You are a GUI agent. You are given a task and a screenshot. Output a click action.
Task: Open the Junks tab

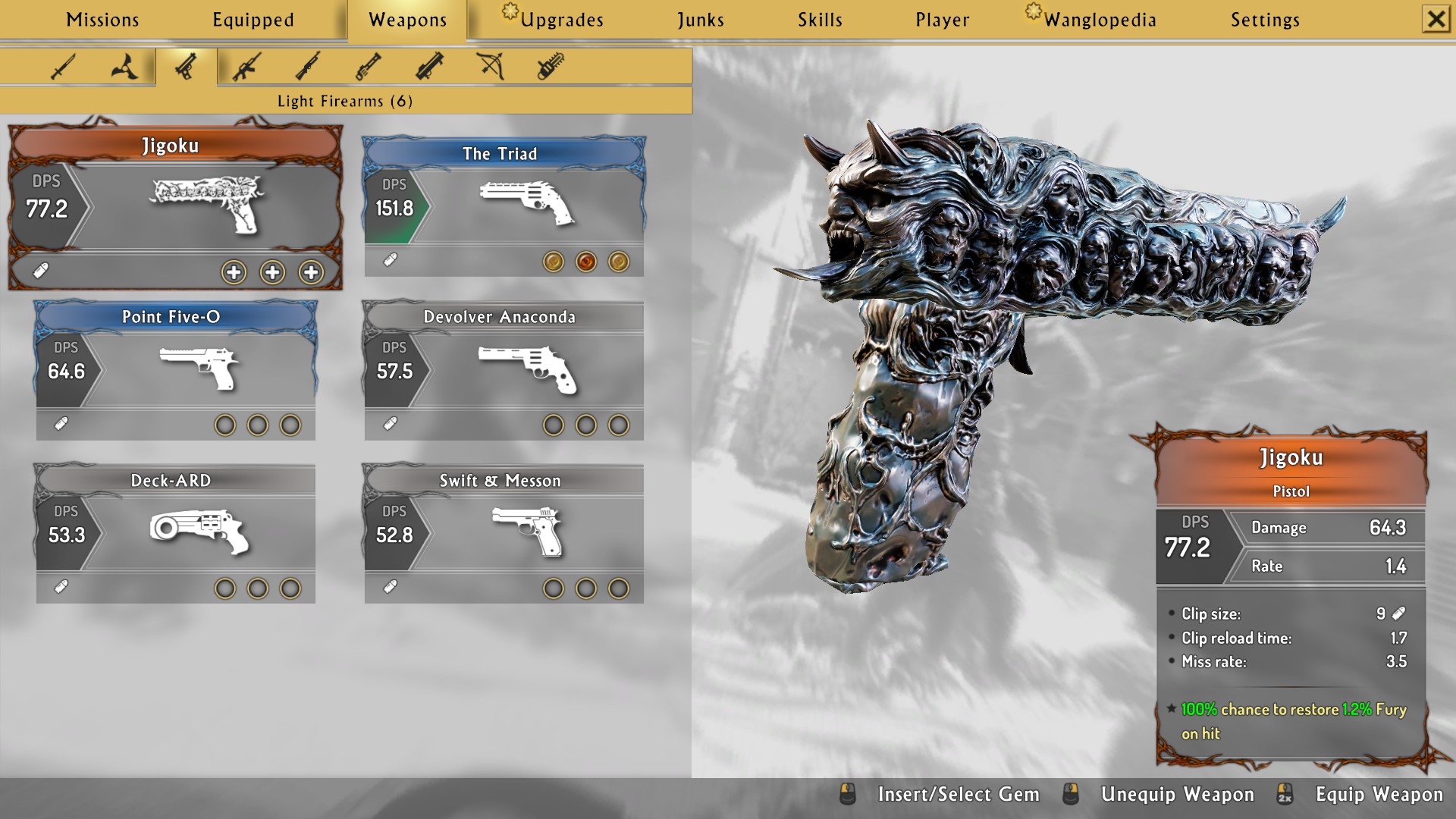pyautogui.click(x=701, y=20)
